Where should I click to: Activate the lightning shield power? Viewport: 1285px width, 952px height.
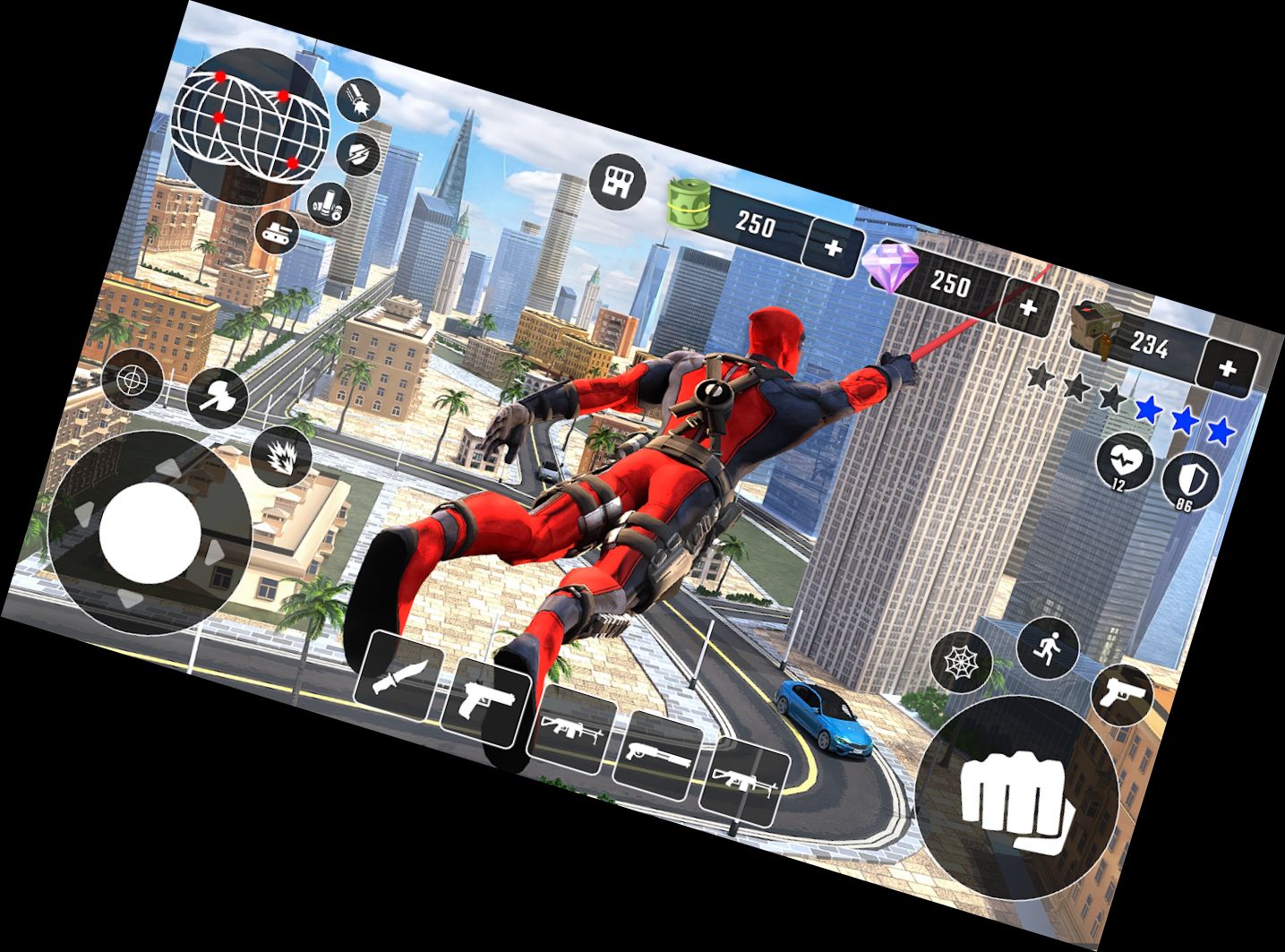tap(356, 152)
